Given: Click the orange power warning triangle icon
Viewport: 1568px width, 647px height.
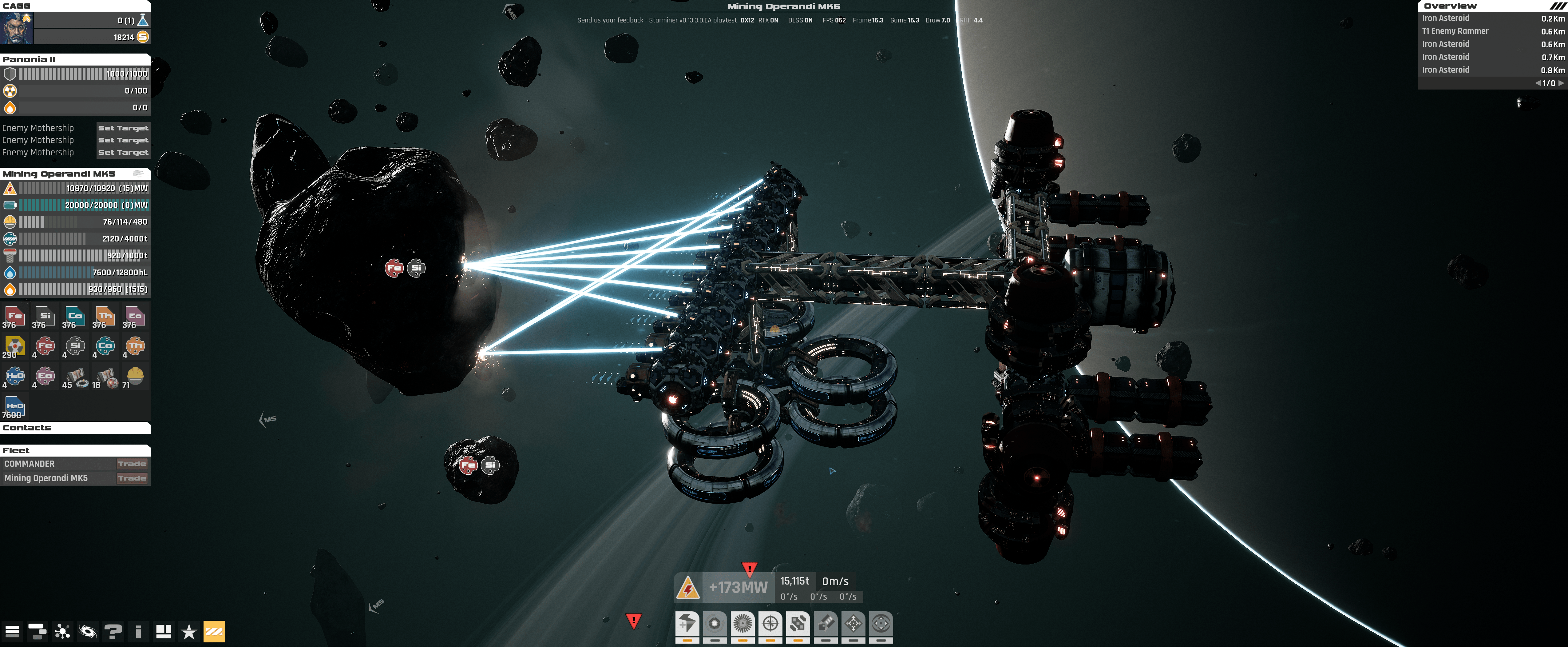Looking at the screenshot, I should 688,589.
